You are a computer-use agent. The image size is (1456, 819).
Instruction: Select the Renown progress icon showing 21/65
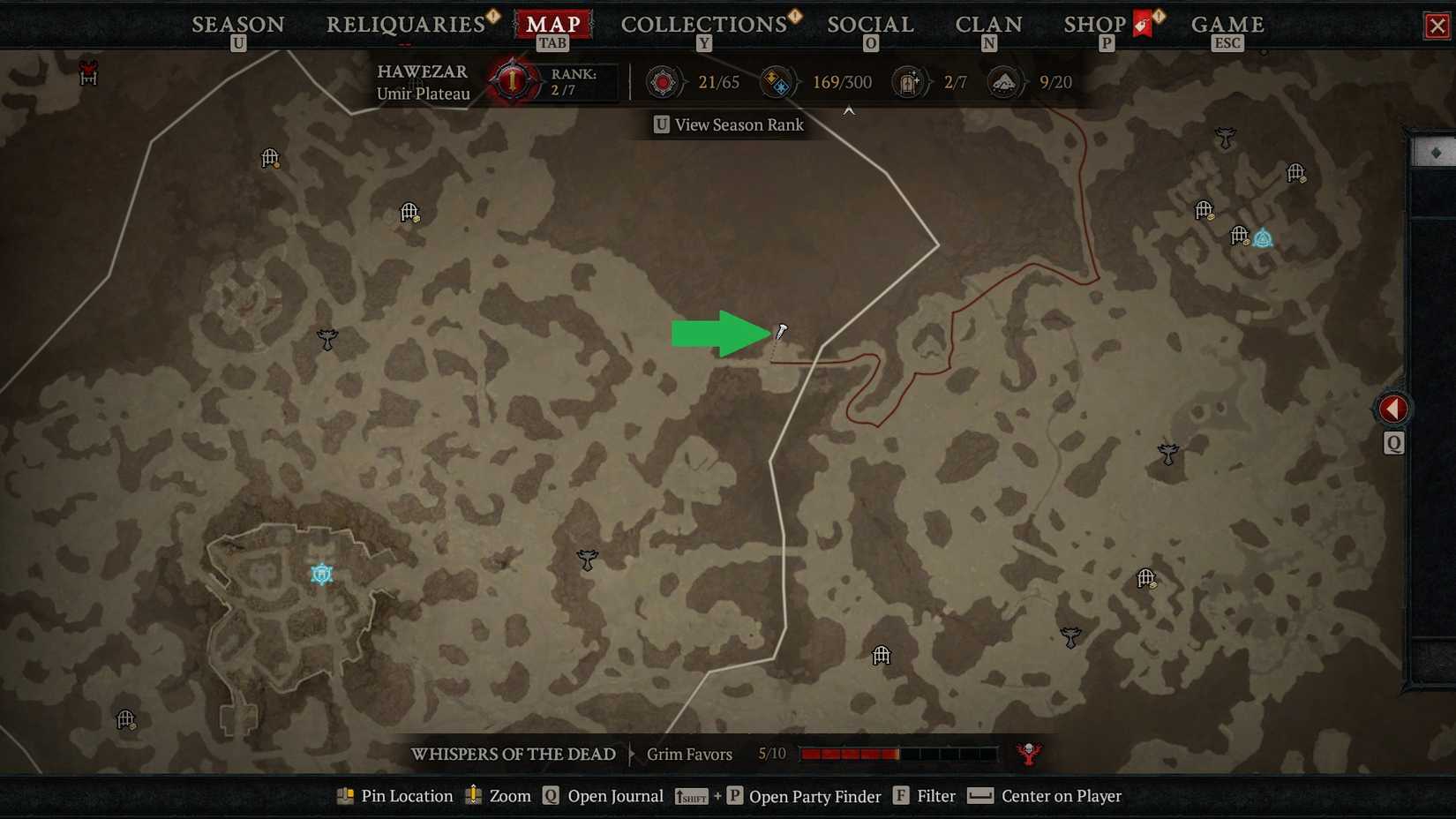[x=663, y=82]
